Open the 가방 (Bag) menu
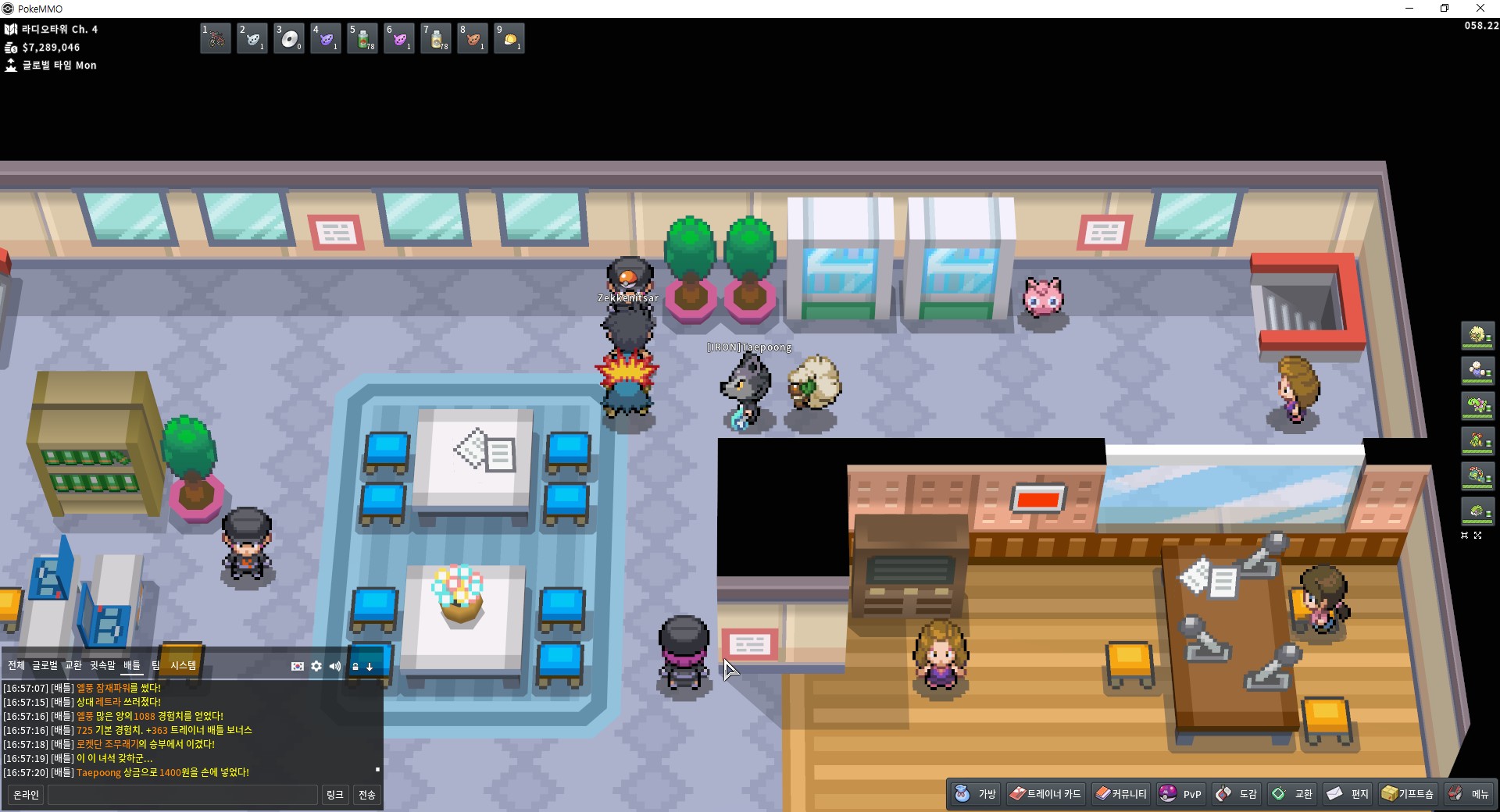Viewport: 1500px width, 812px height. [x=976, y=794]
